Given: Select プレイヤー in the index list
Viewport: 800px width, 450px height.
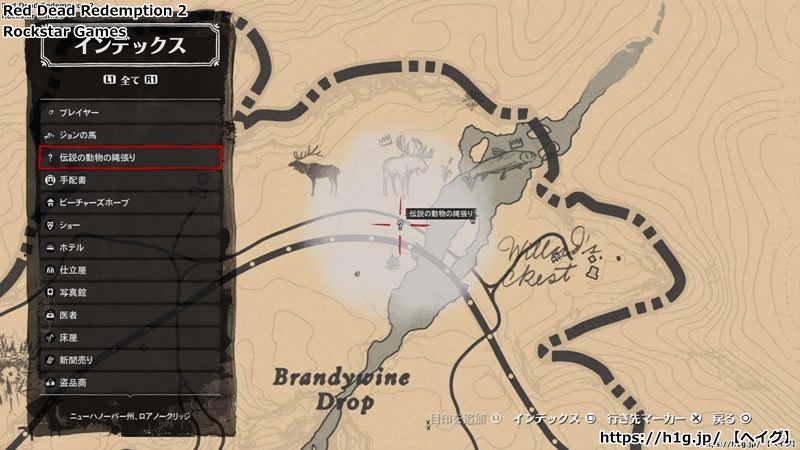Looking at the screenshot, I should (130, 112).
